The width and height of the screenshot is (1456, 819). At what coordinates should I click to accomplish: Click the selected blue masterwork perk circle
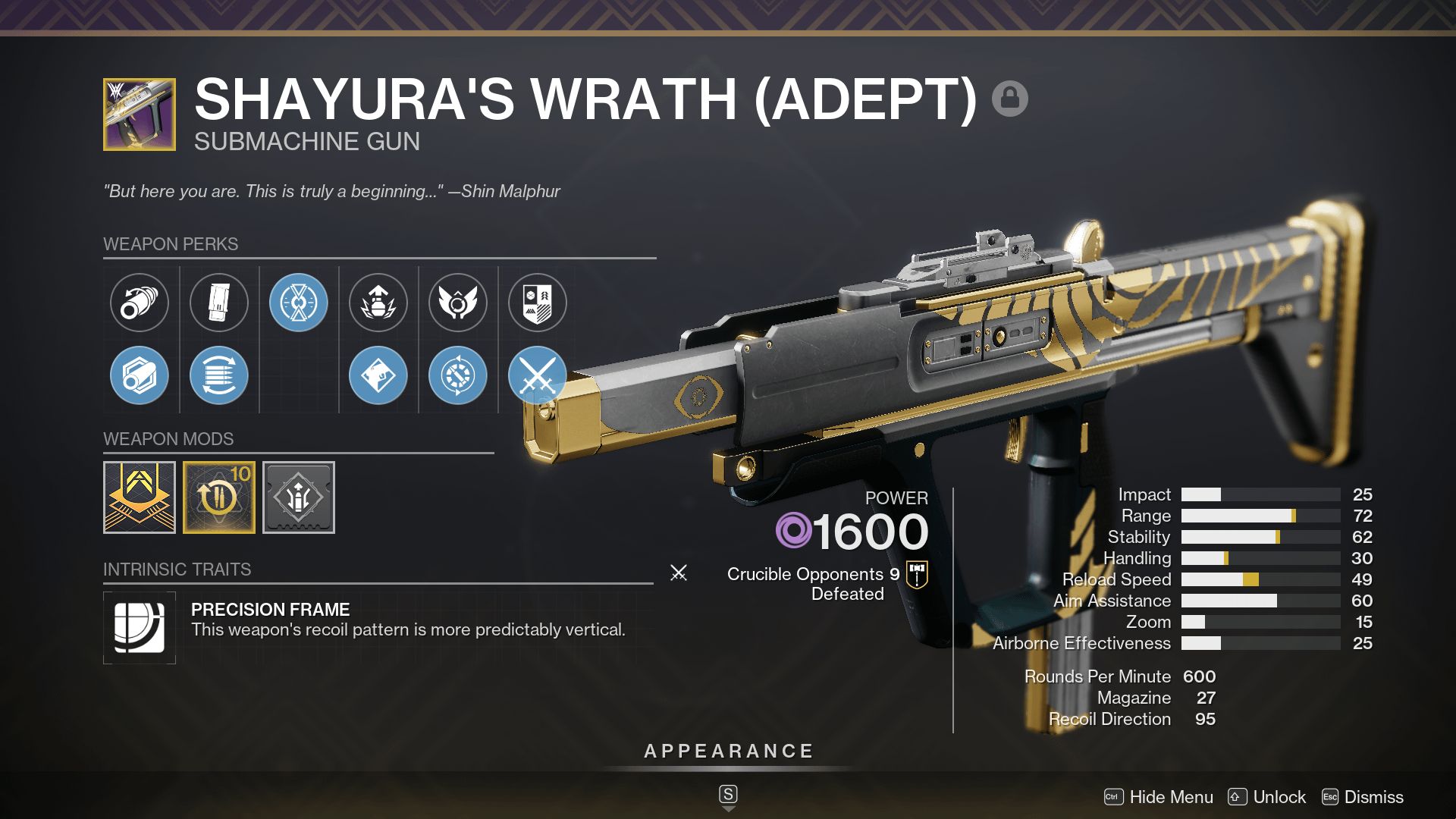tap(299, 302)
